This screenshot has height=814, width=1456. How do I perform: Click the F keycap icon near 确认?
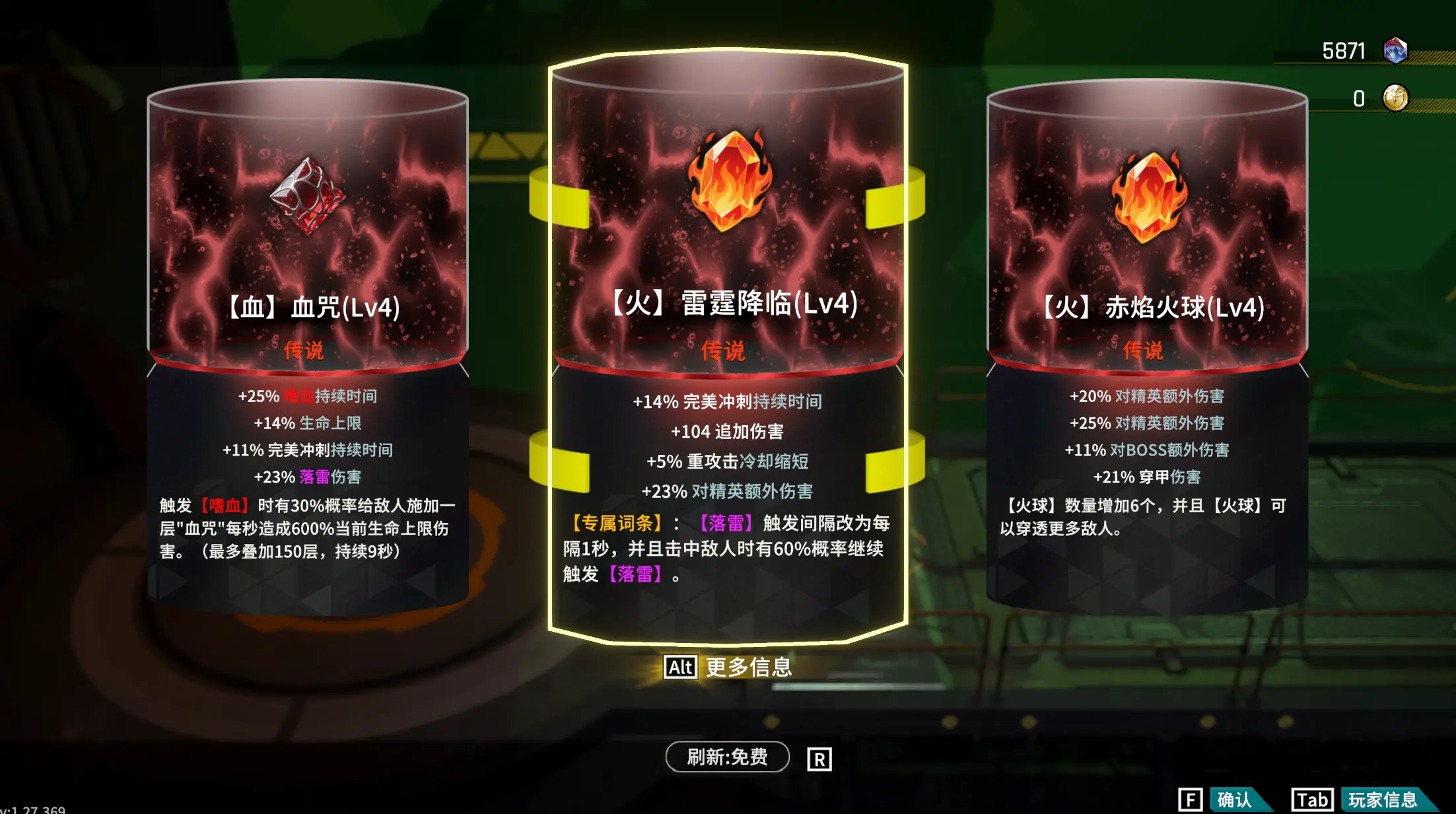[1190, 800]
